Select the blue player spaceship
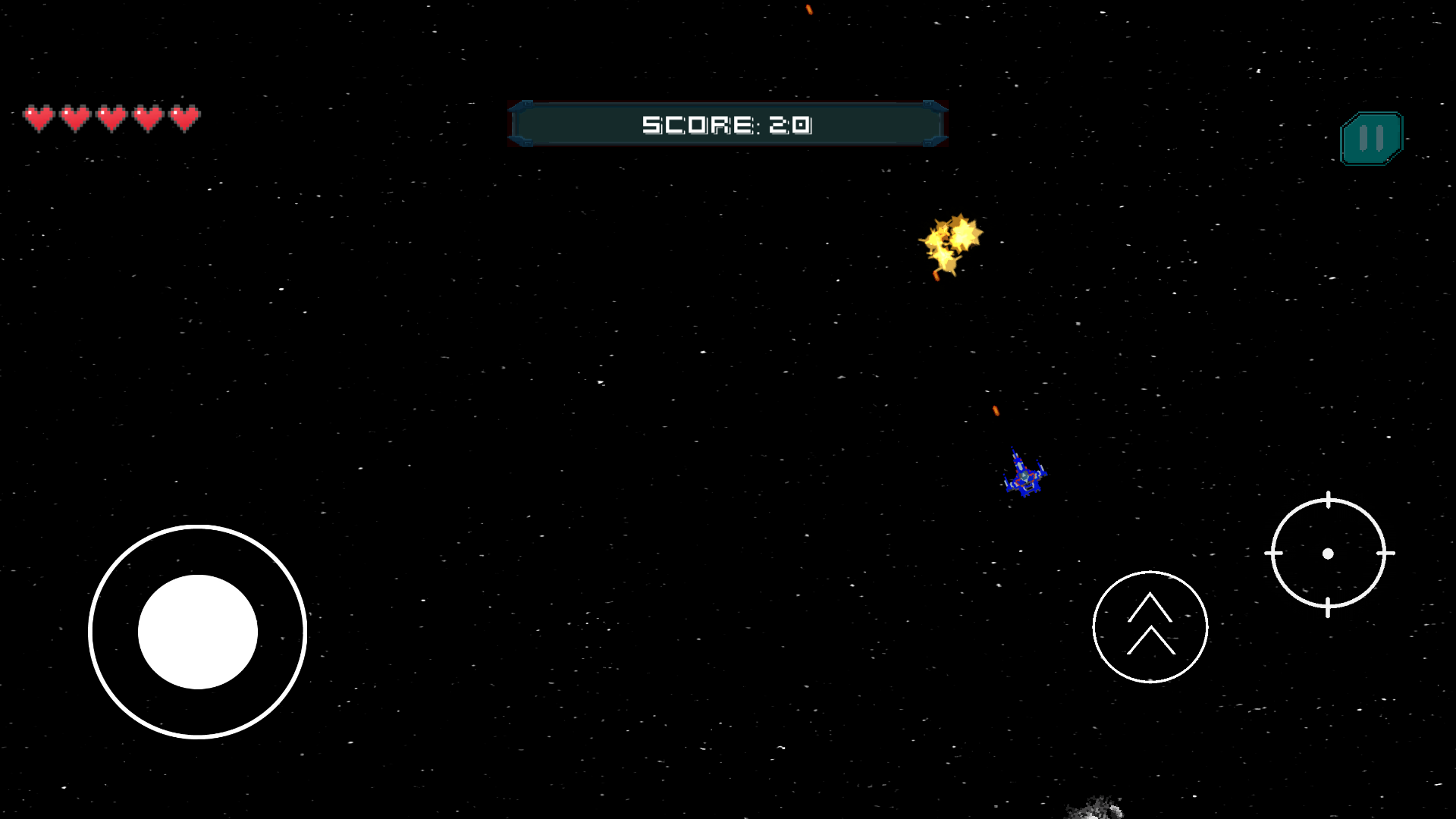1456x819 pixels. click(1025, 474)
